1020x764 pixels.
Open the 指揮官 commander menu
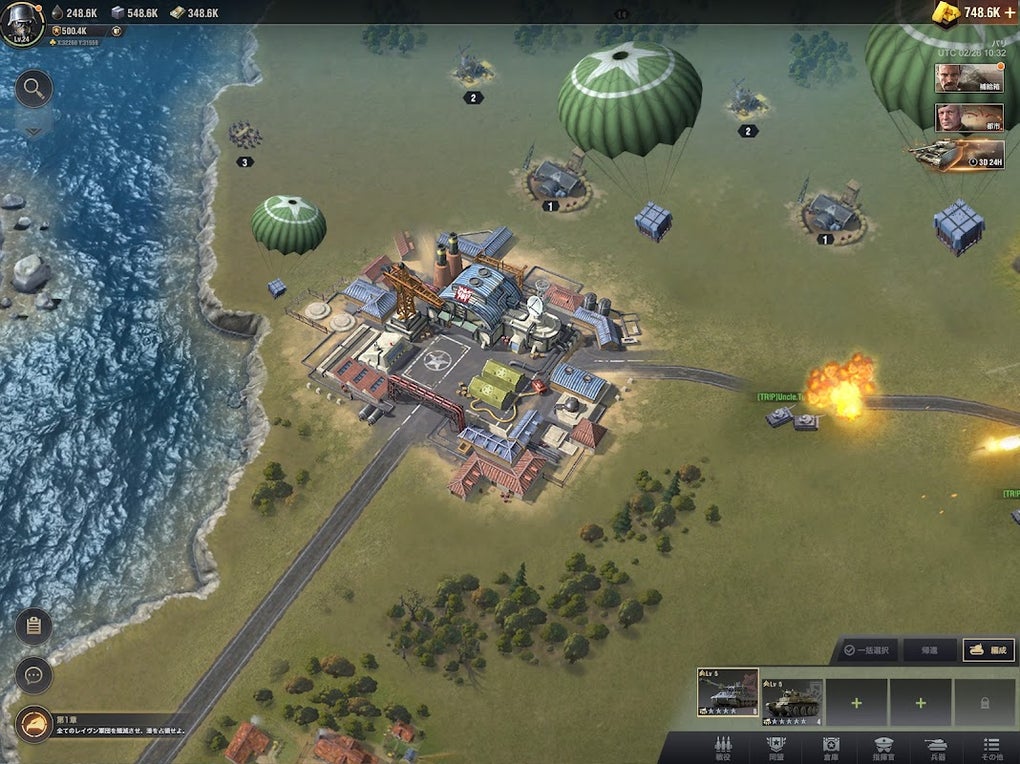(883, 748)
